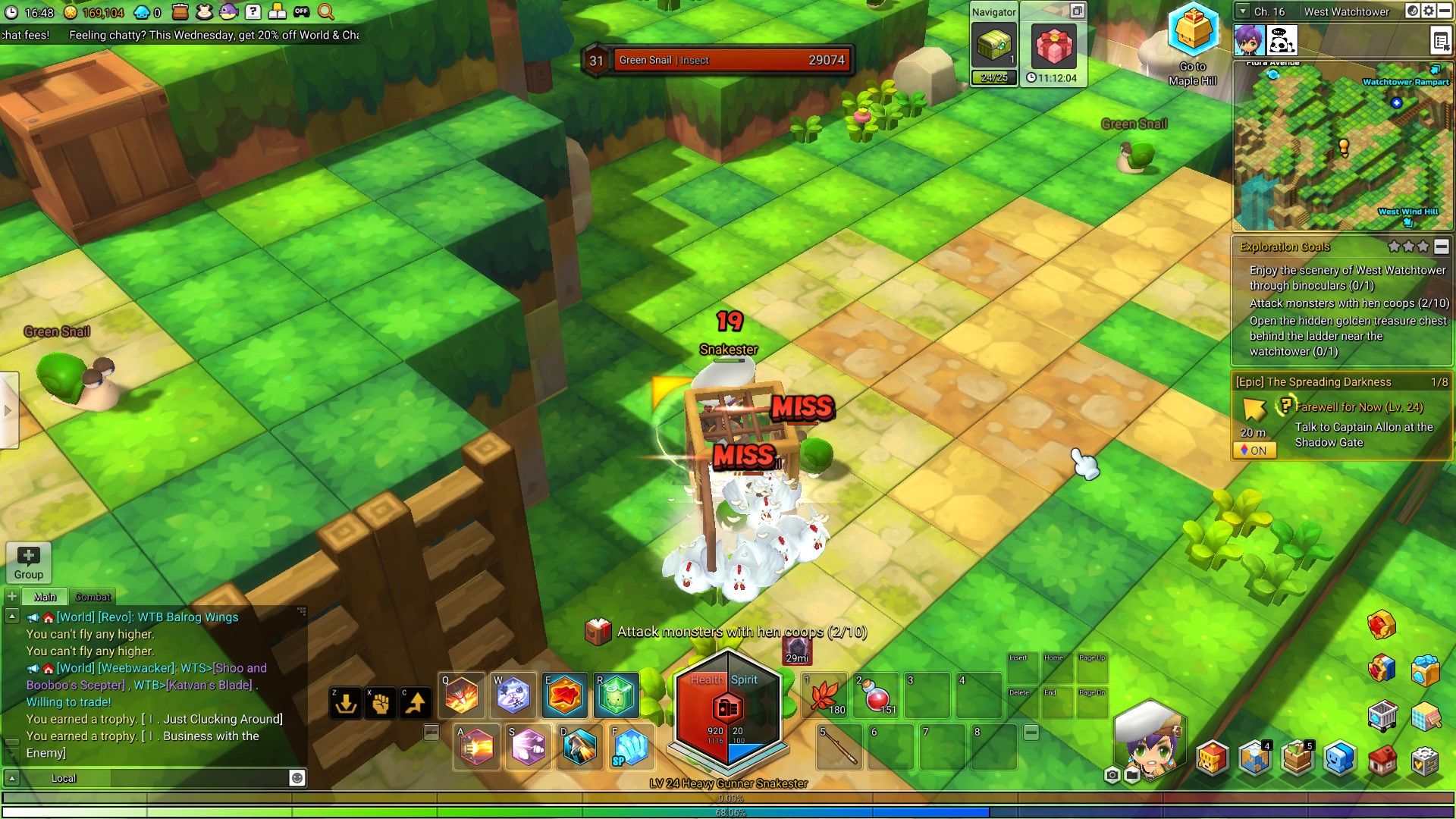Activate the E skill icon
Image resolution: width=1456 pixels, height=819 pixels.
click(x=565, y=695)
